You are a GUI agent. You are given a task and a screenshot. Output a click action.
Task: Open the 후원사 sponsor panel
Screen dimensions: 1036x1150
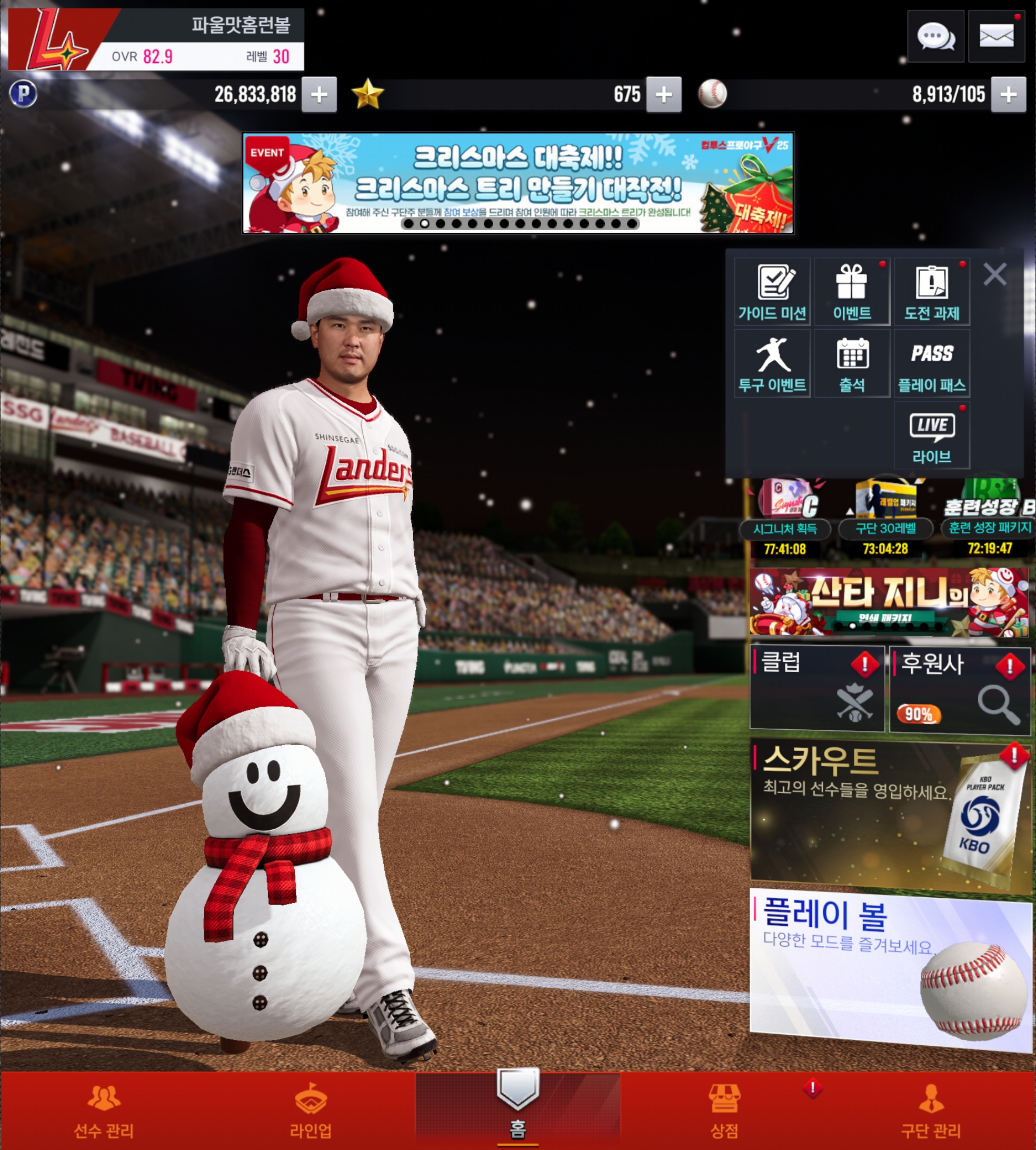(960, 689)
